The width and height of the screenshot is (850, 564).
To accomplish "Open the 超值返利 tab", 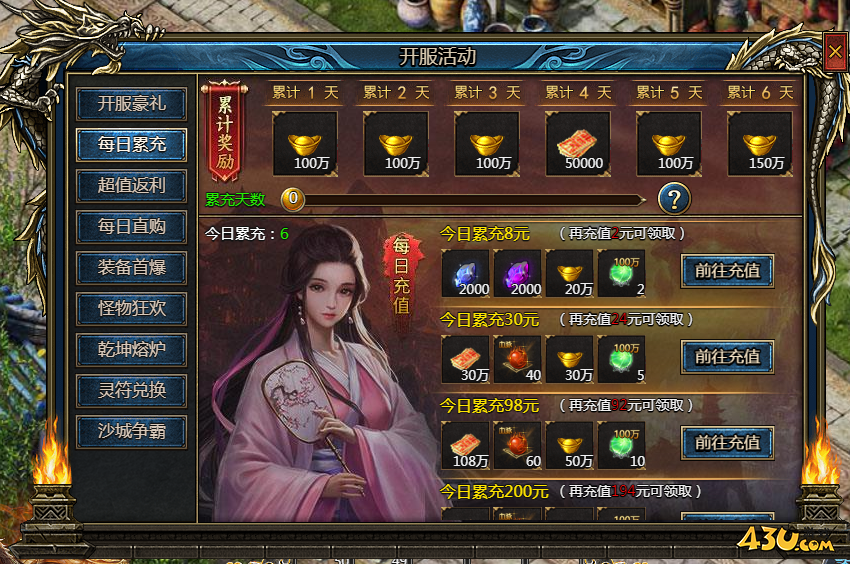I will pyautogui.click(x=131, y=185).
